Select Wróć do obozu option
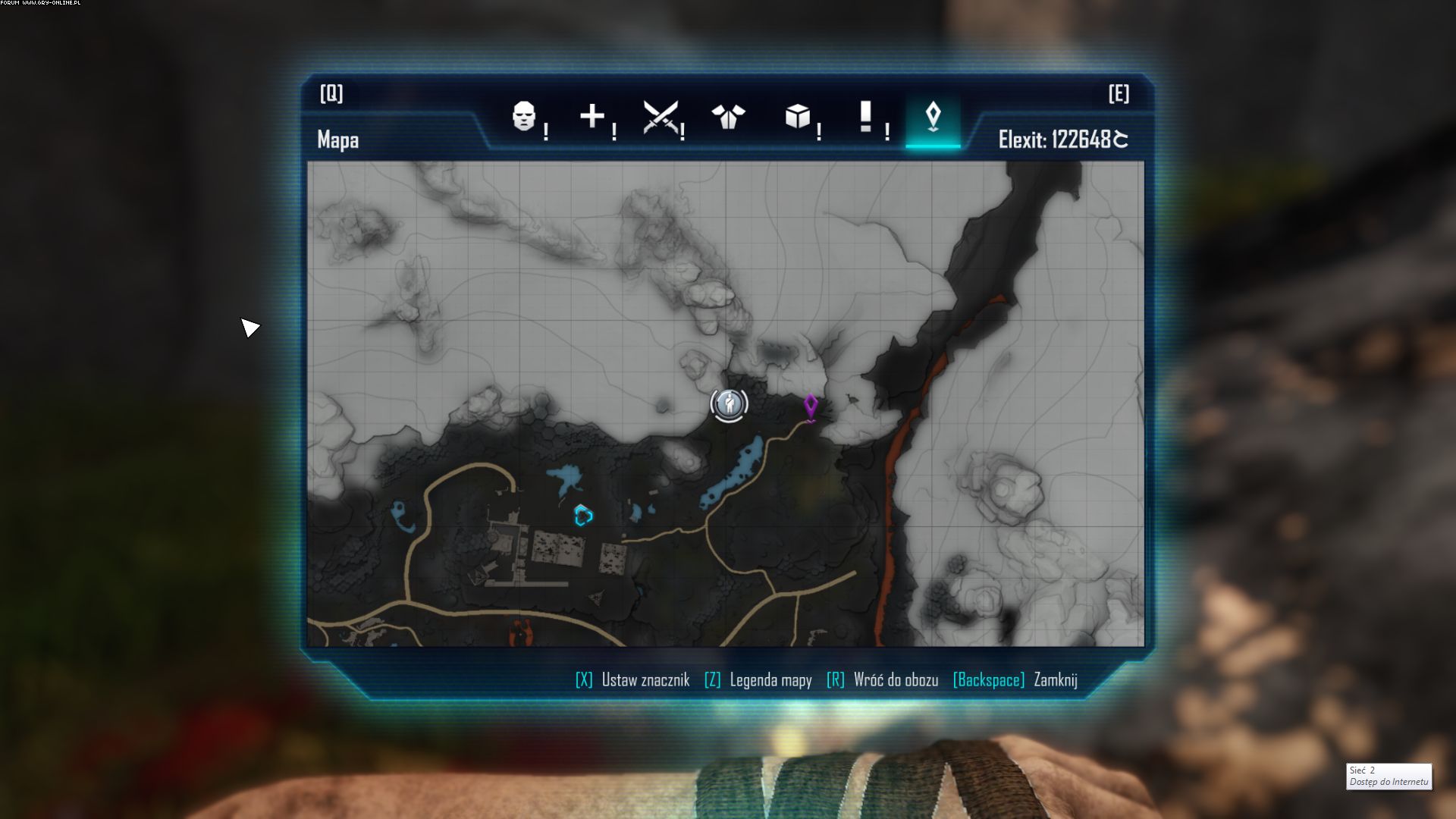The width and height of the screenshot is (1456, 819). [x=883, y=680]
